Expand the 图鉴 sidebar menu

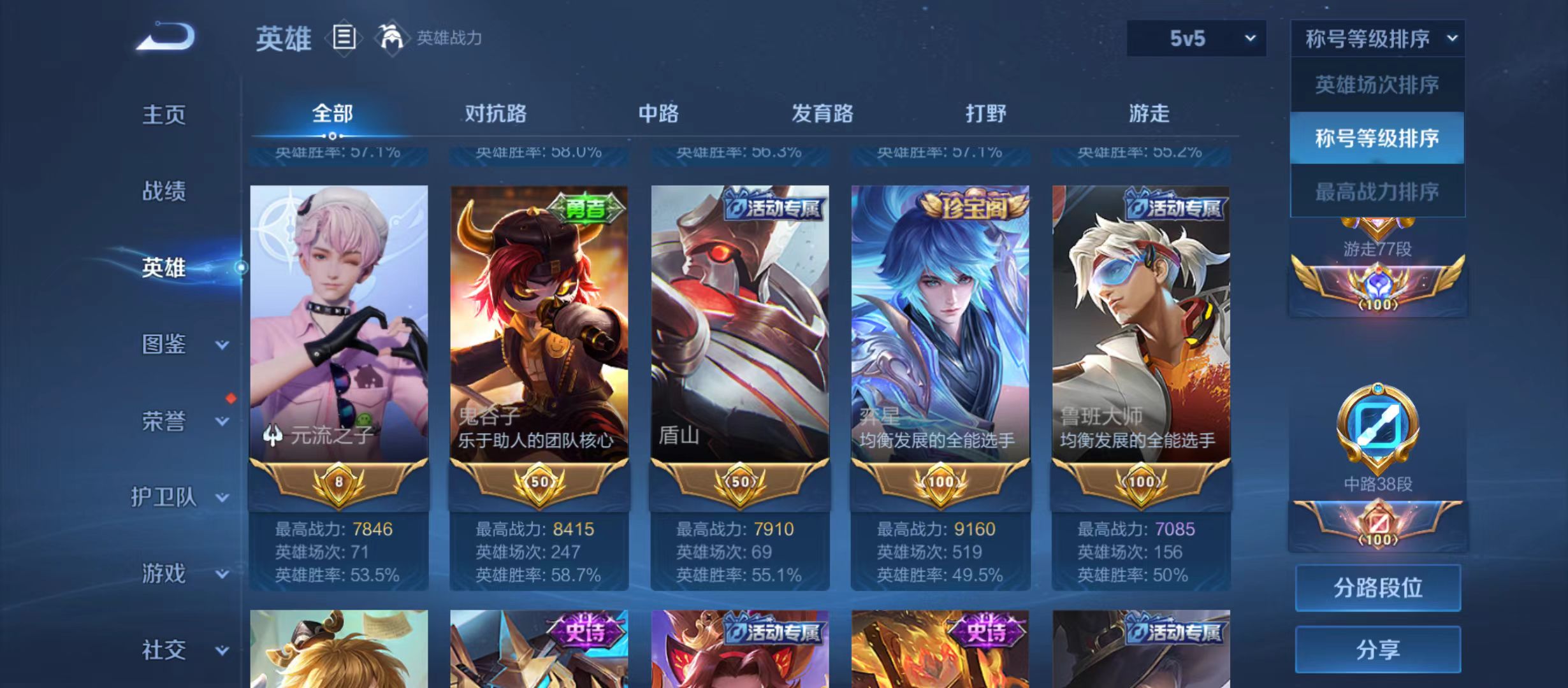click(x=166, y=344)
